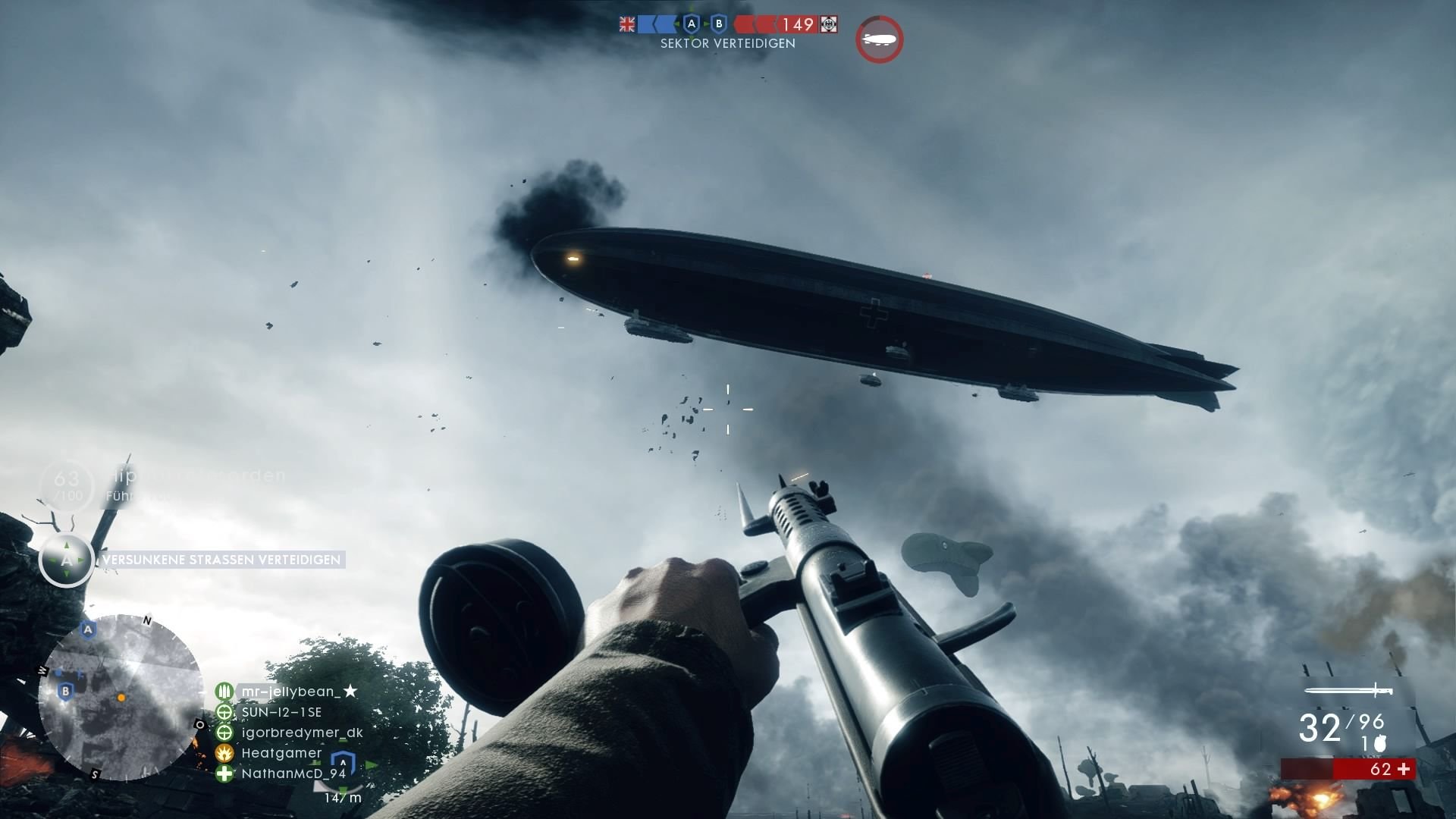Click the zeppelin behemoth icon top right
Viewport: 1456px width, 819px height.
tap(879, 39)
